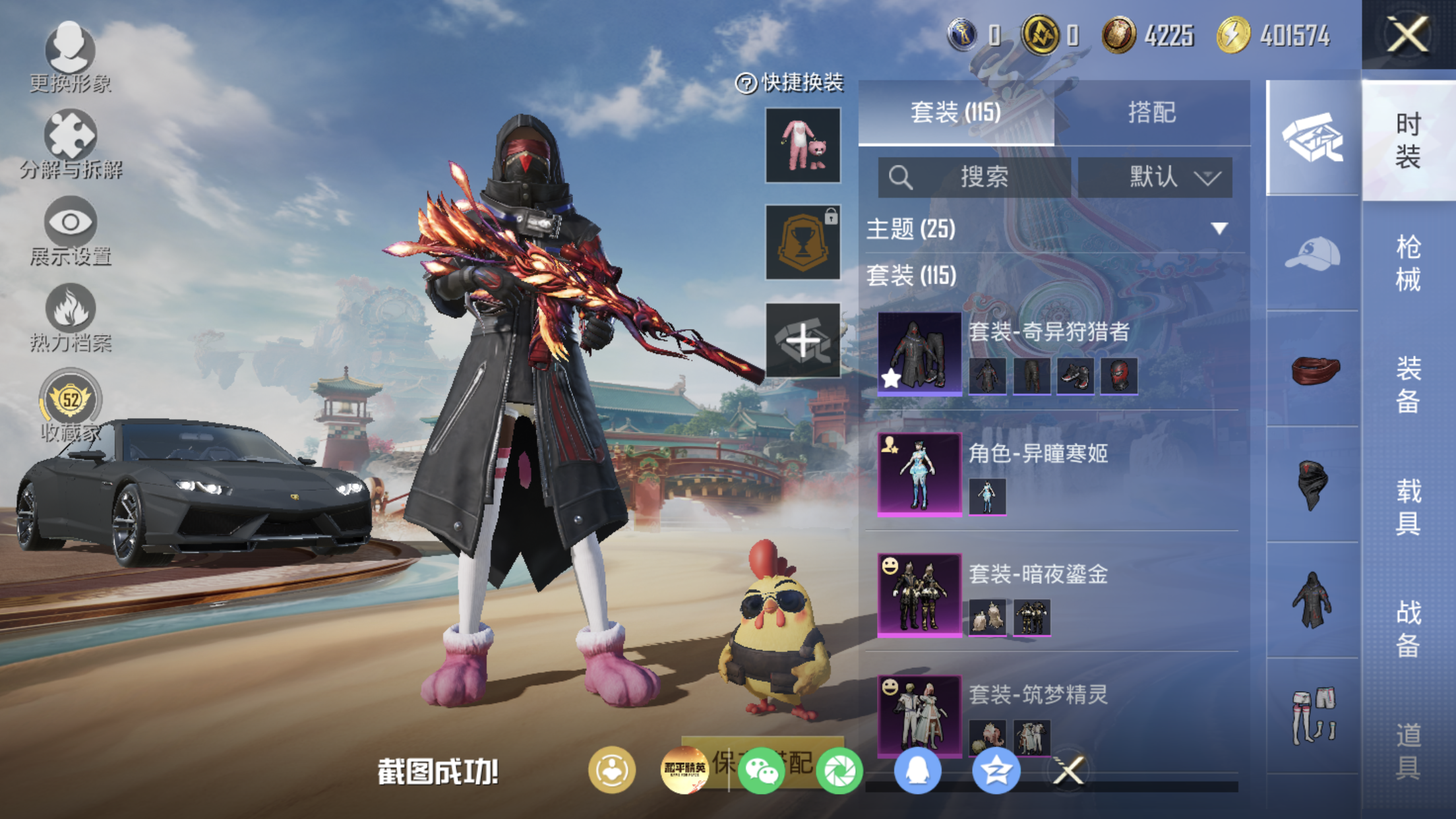The image size is (1456, 819).
Task: Open 更换形象 character change
Action: coord(70,56)
